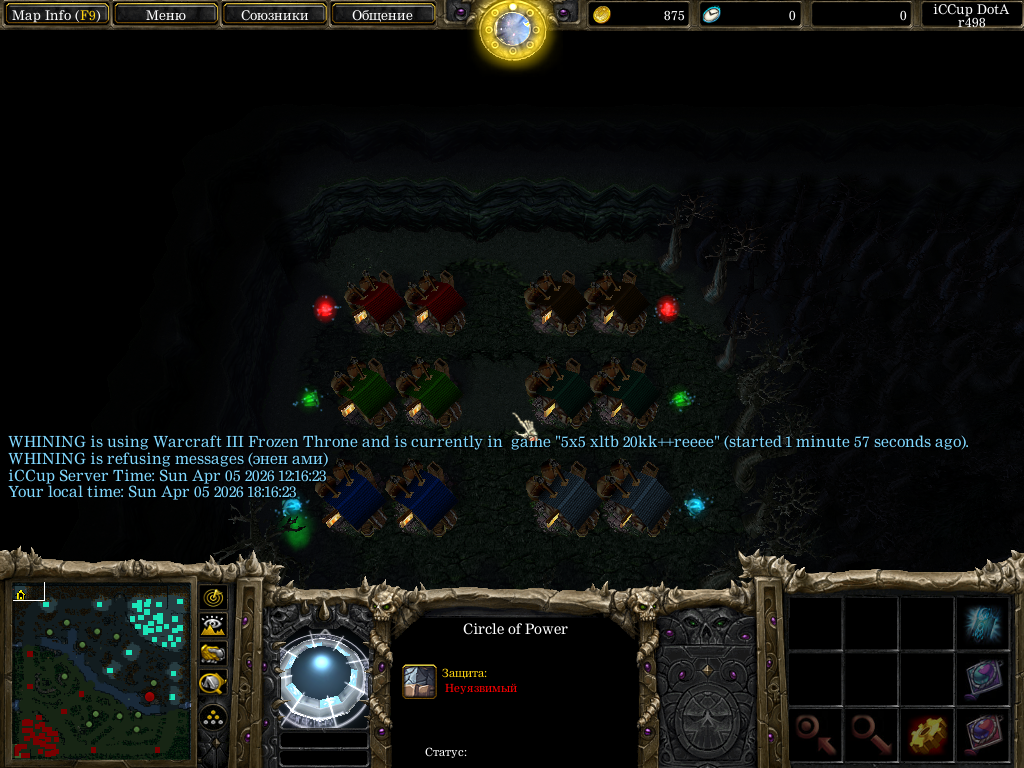Toggle ally color mode gauntlet icon
This screenshot has width=1024, height=768.
point(213,655)
